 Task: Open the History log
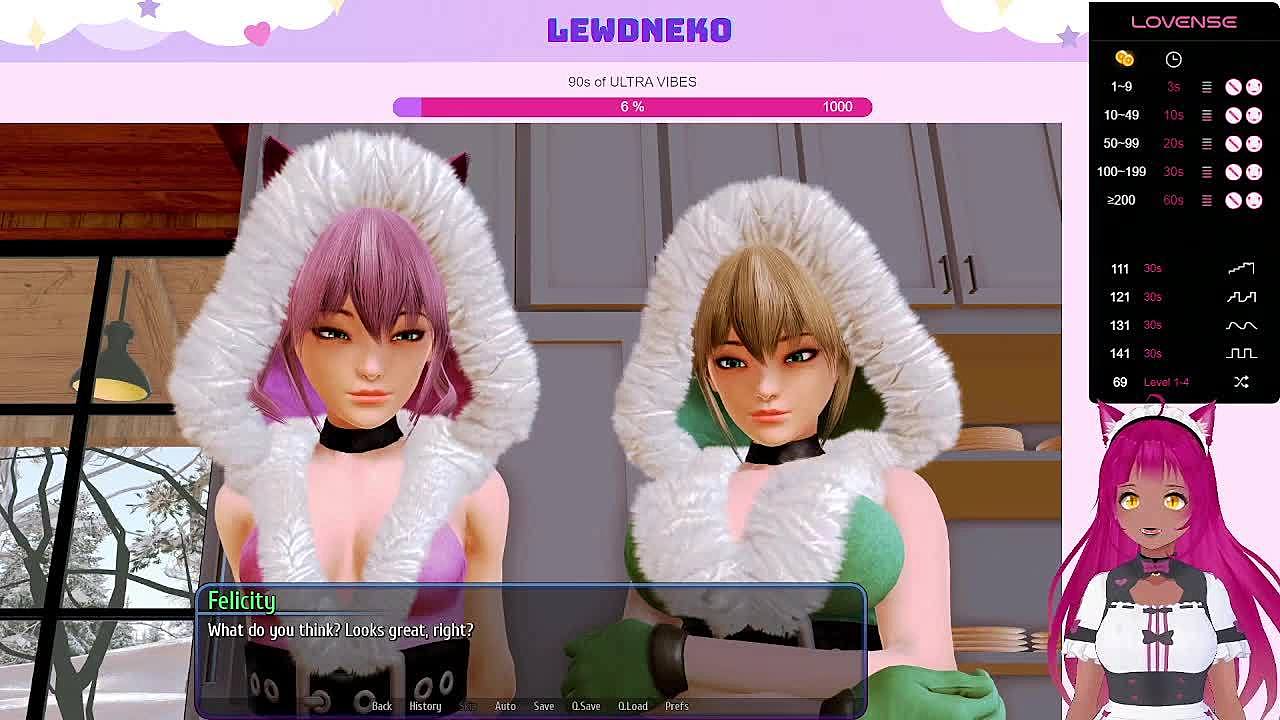(x=425, y=706)
